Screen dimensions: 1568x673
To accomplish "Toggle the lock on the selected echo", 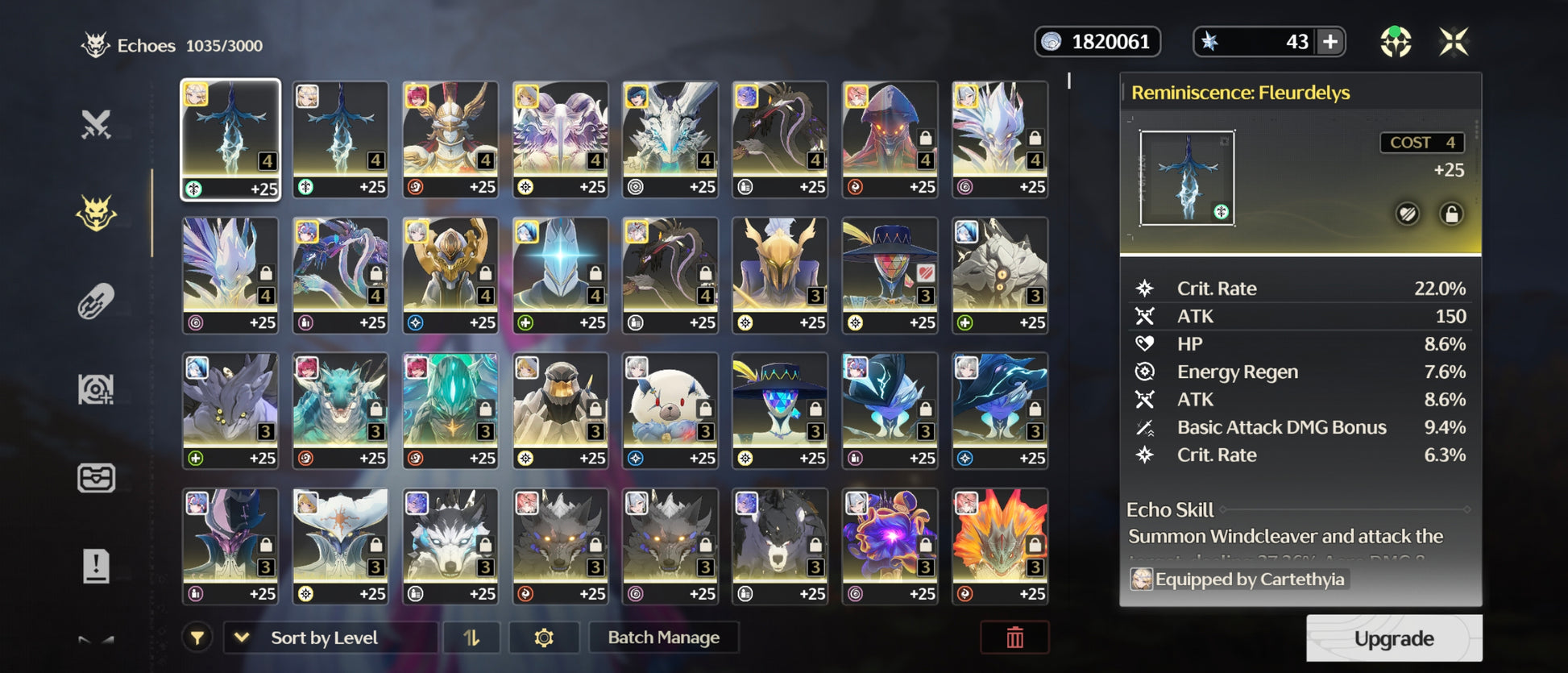I will 1451,214.
